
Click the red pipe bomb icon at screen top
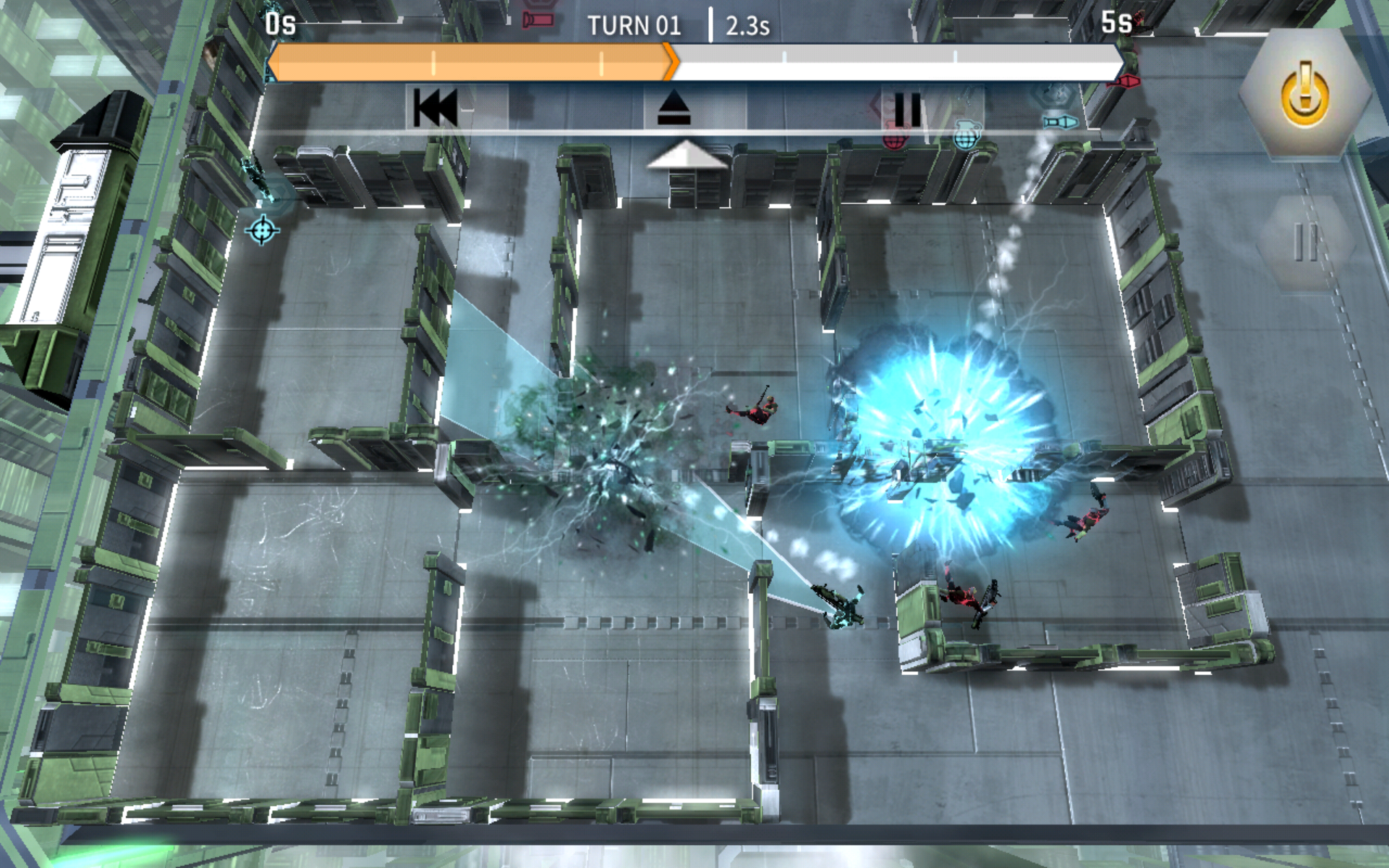[538, 20]
